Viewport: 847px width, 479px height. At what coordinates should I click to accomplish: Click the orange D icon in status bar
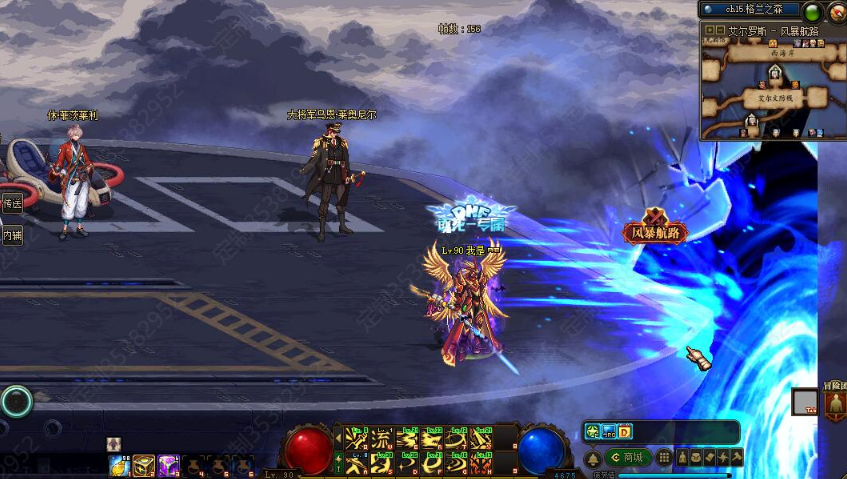(x=624, y=432)
